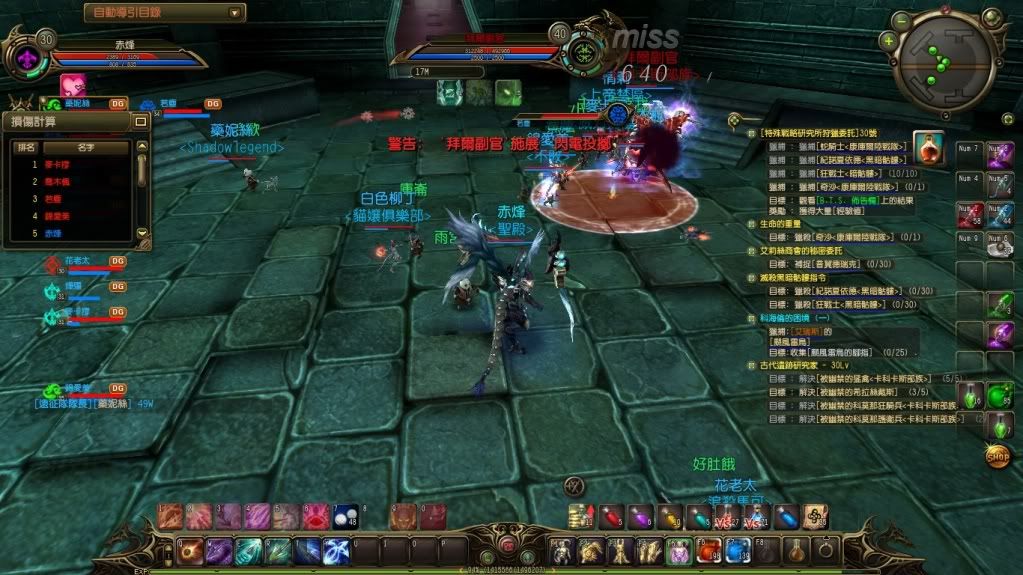Use the blue flask item in top quickbar
Image resolution: width=1023 pixels, height=575 pixels.
(786, 516)
